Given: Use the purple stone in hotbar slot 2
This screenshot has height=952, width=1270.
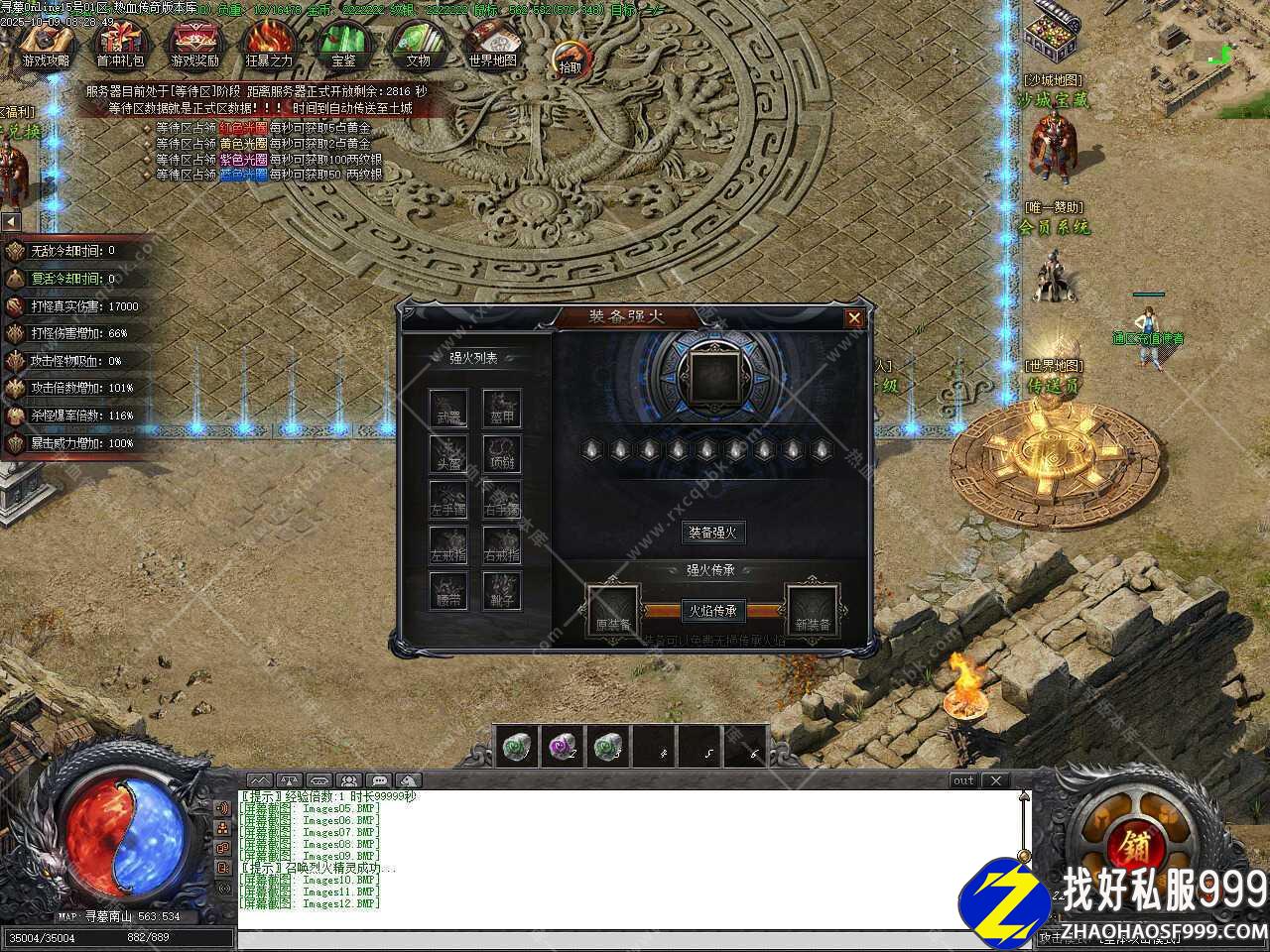Looking at the screenshot, I should tap(563, 747).
